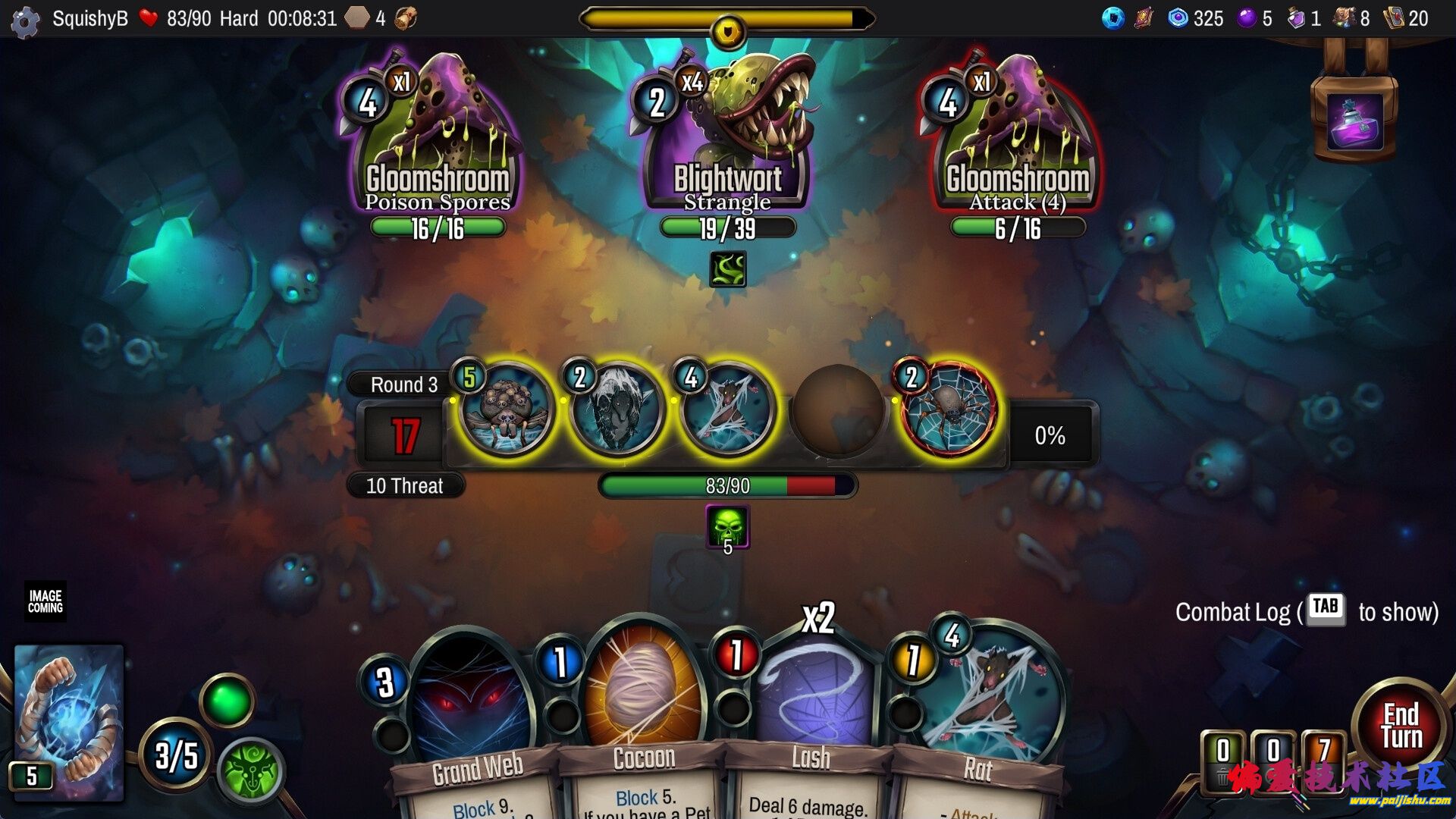Open the settings gear menu

[x=25, y=21]
